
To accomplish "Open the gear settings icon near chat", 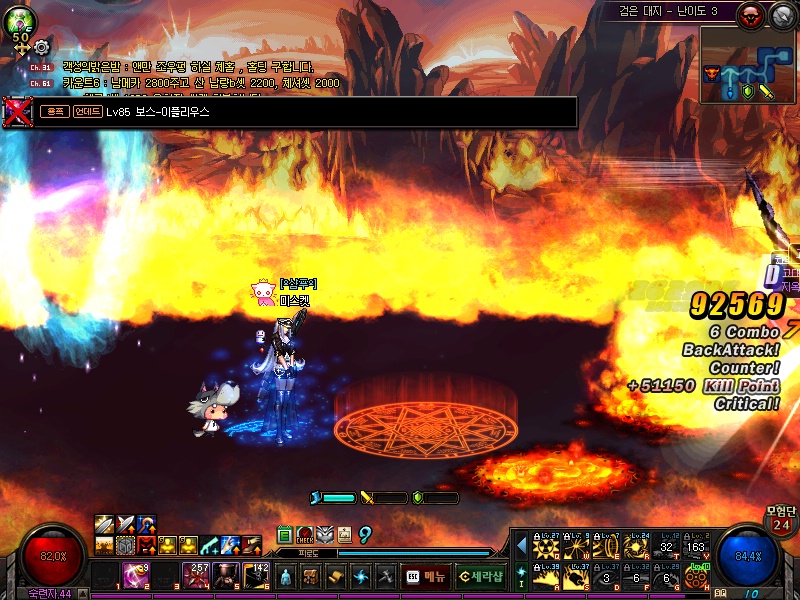I will coord(41,46).
